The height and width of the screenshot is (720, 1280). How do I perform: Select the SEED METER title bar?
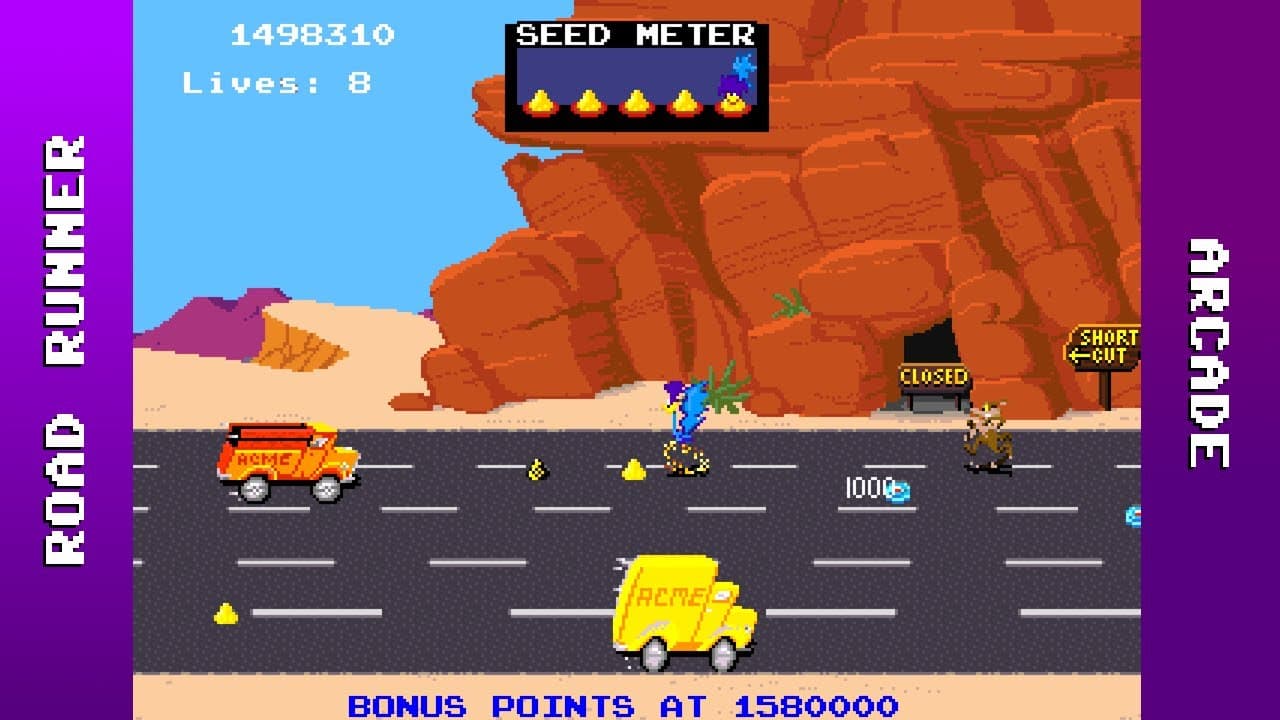tap(635, 34)
